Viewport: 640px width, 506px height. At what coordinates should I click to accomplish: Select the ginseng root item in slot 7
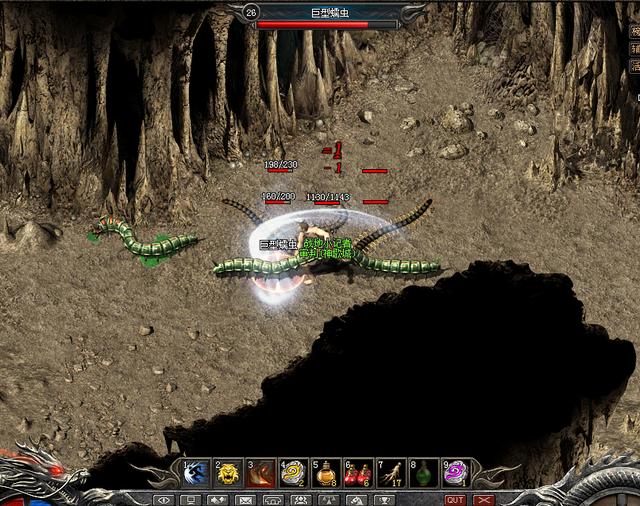390,473
